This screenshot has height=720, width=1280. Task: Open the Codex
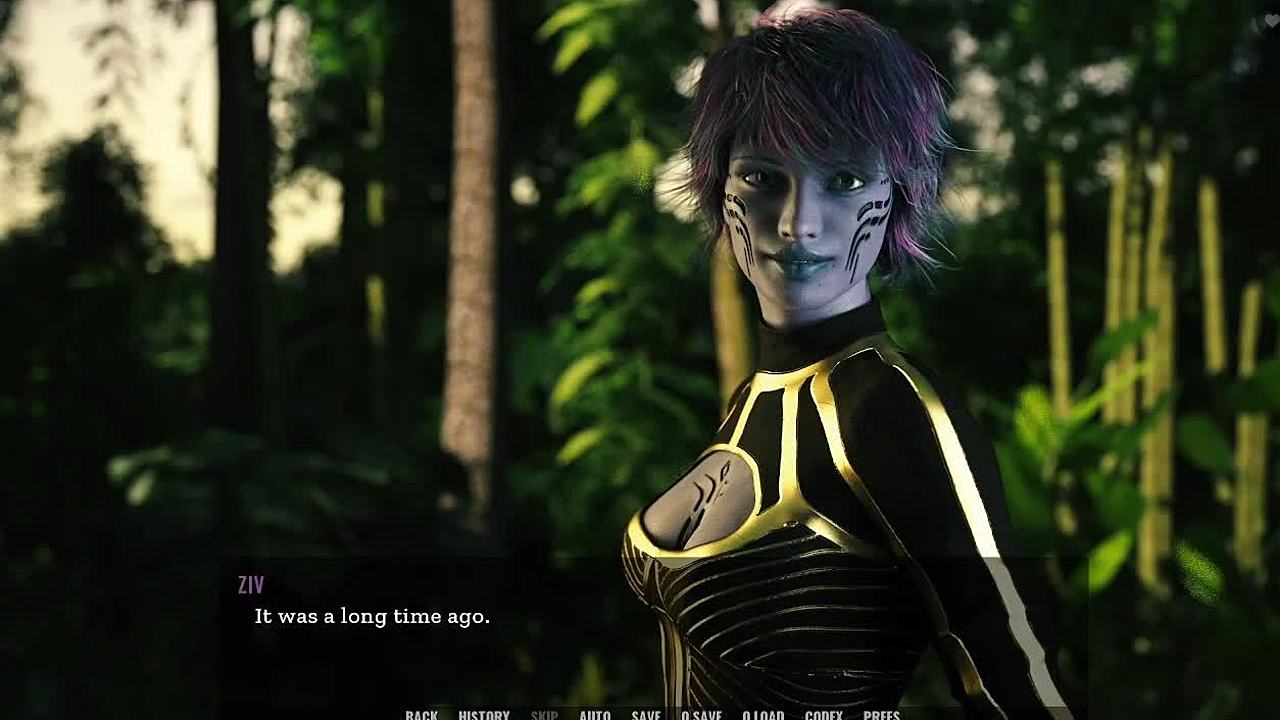point(824,714)
